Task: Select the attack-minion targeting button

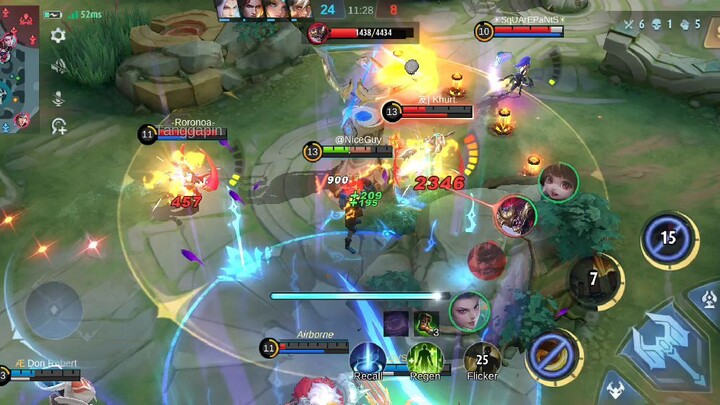Action: (611, 389)
